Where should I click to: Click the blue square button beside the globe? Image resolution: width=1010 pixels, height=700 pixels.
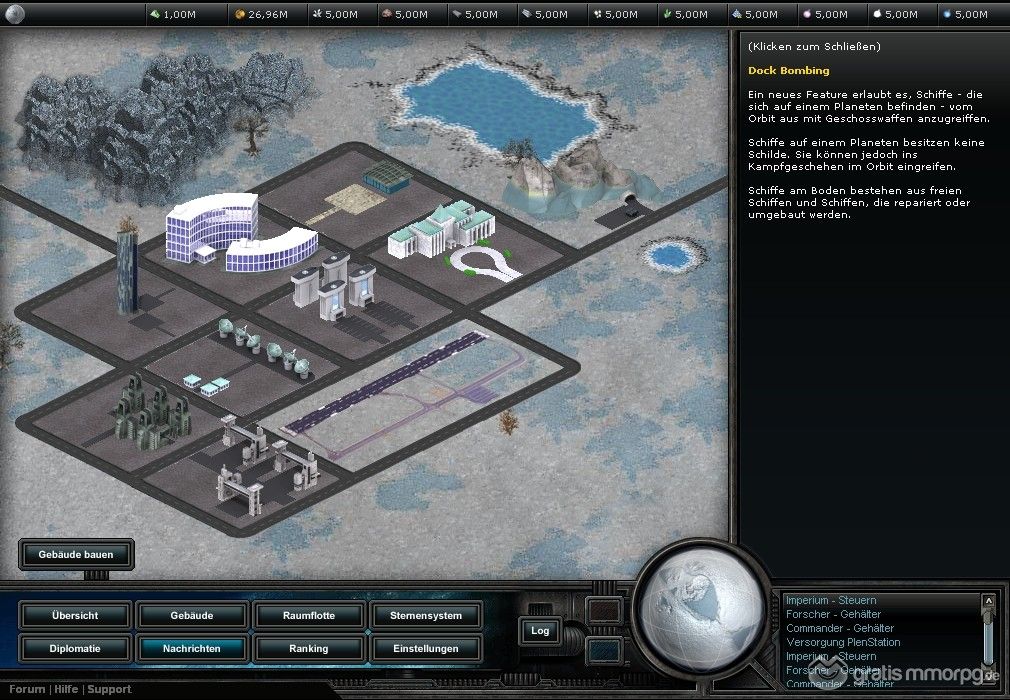603,650
